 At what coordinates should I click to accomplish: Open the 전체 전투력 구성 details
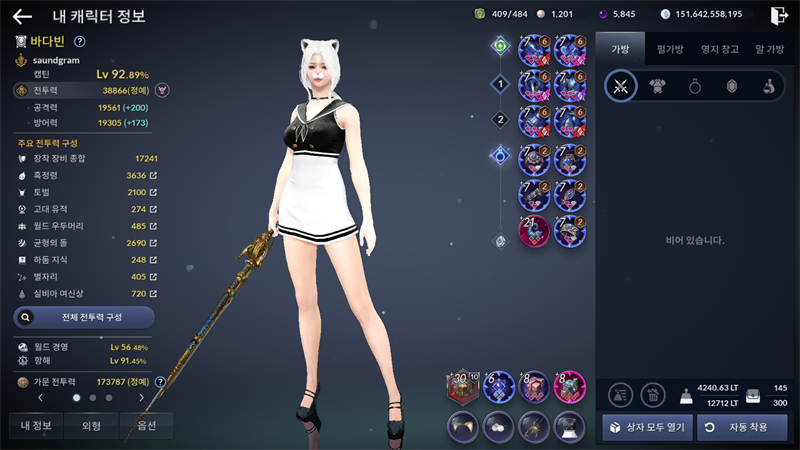[84, 317]
